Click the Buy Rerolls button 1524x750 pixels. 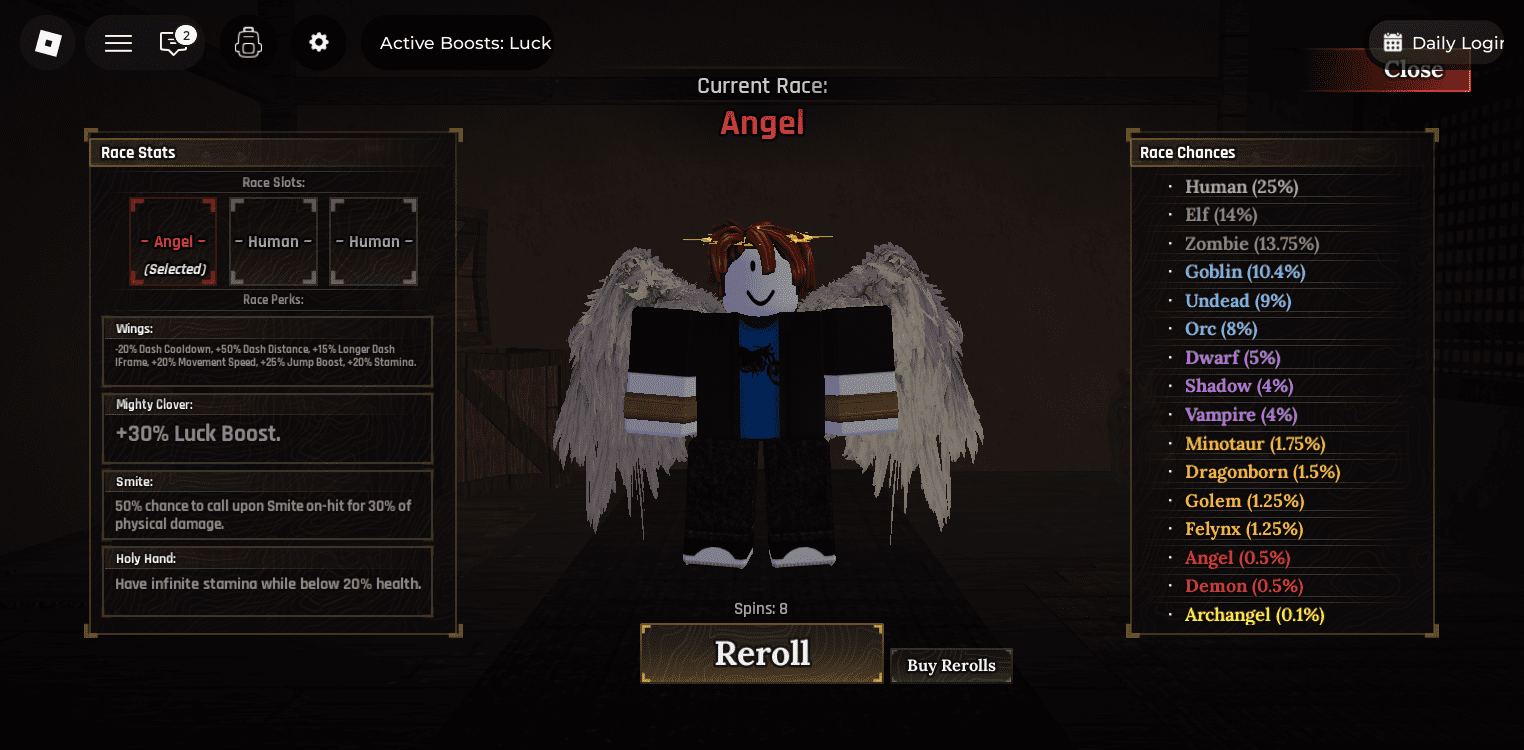click(950, 665)
